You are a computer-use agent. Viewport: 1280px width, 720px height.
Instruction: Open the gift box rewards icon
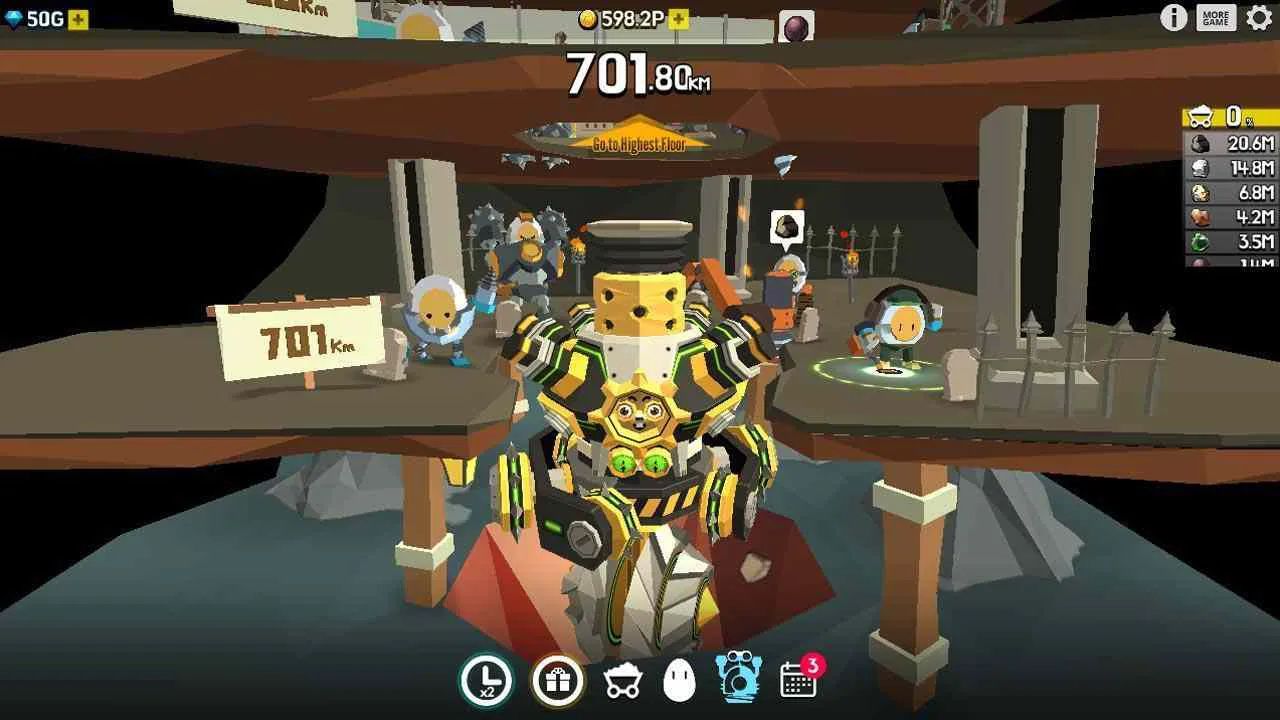pos(560,678)
